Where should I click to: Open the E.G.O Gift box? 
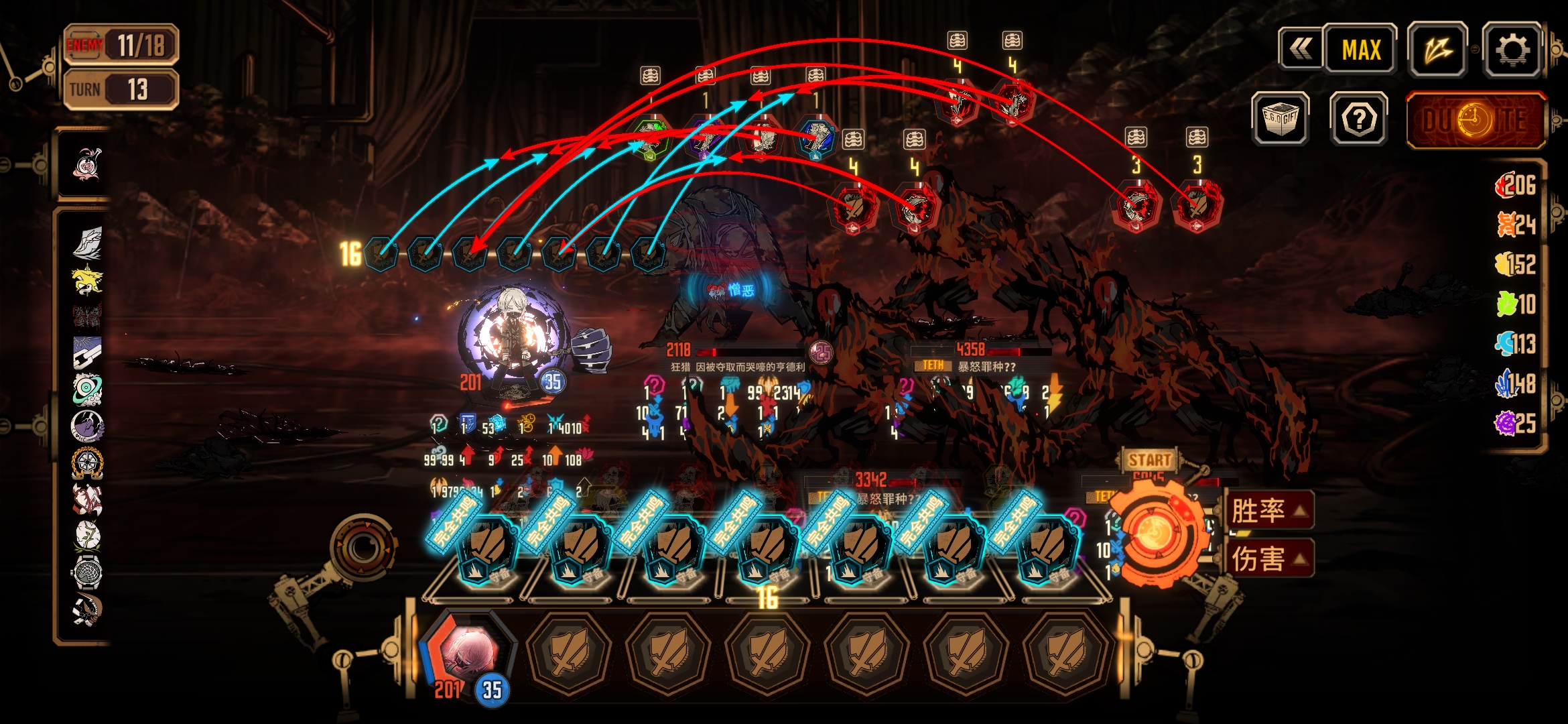(x=1280, y=119)
